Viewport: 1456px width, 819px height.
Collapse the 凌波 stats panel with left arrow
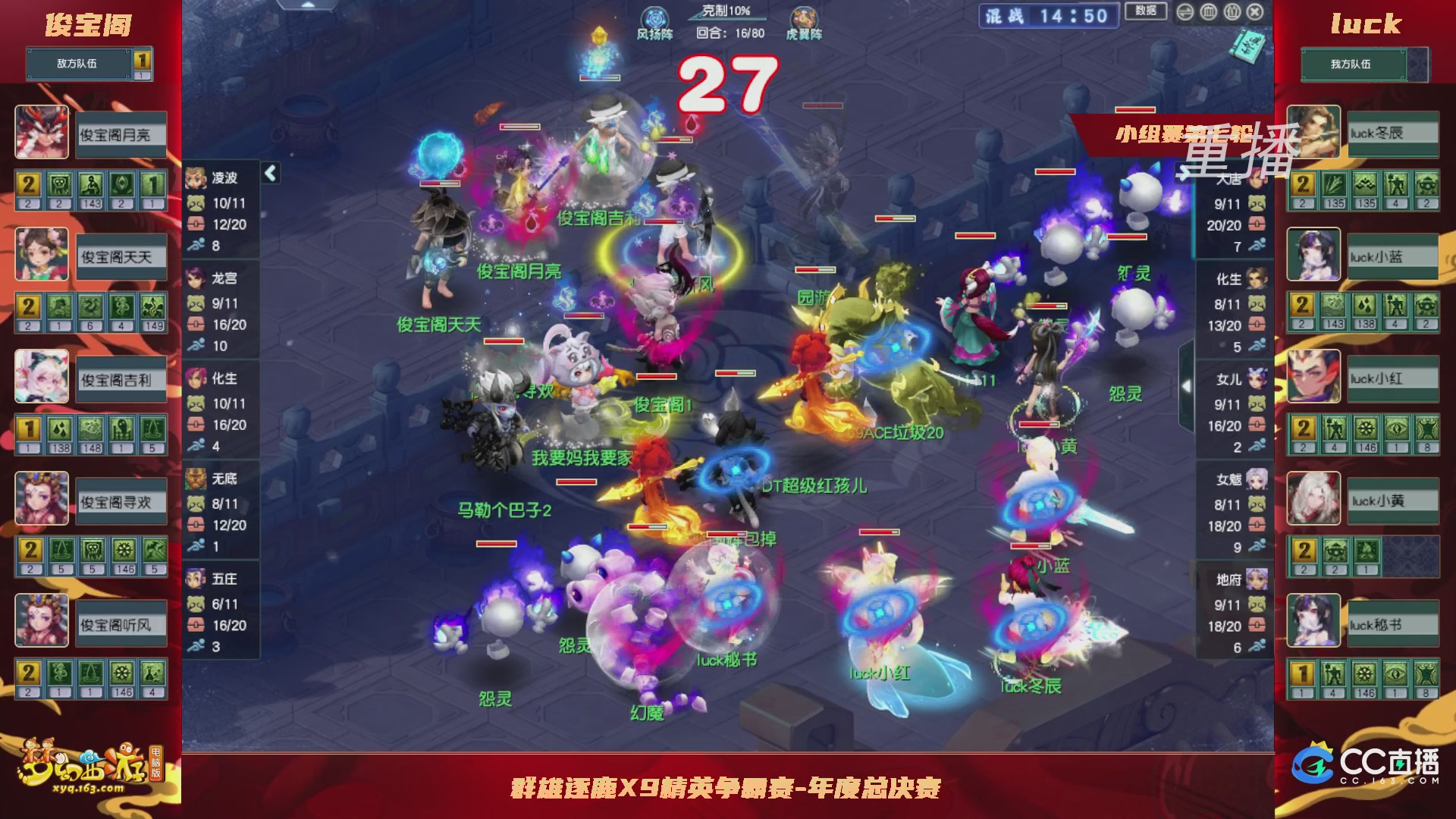click(x=269, y=173)
